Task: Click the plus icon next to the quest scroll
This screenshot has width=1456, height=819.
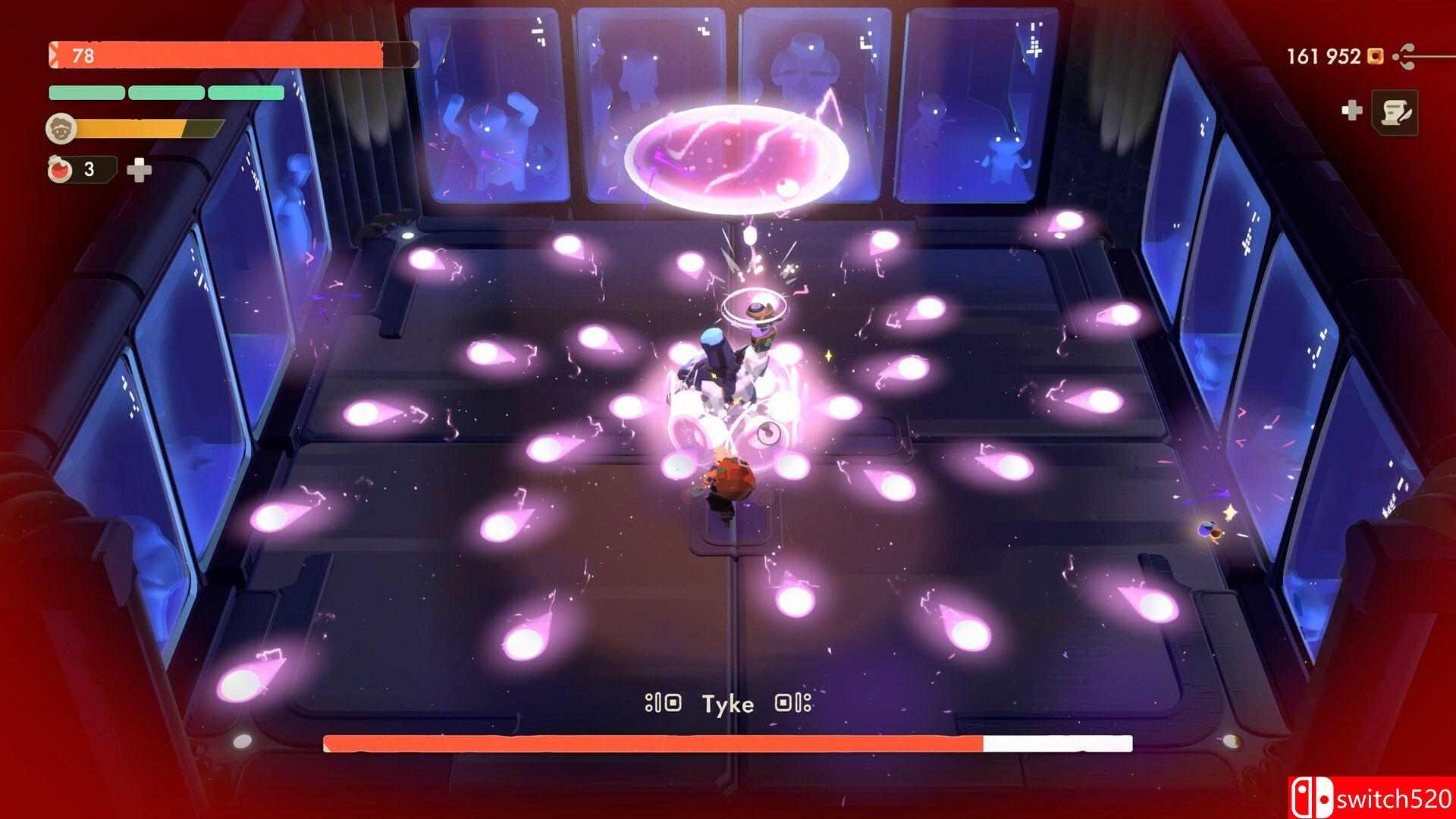Action: coord(1354,108)
